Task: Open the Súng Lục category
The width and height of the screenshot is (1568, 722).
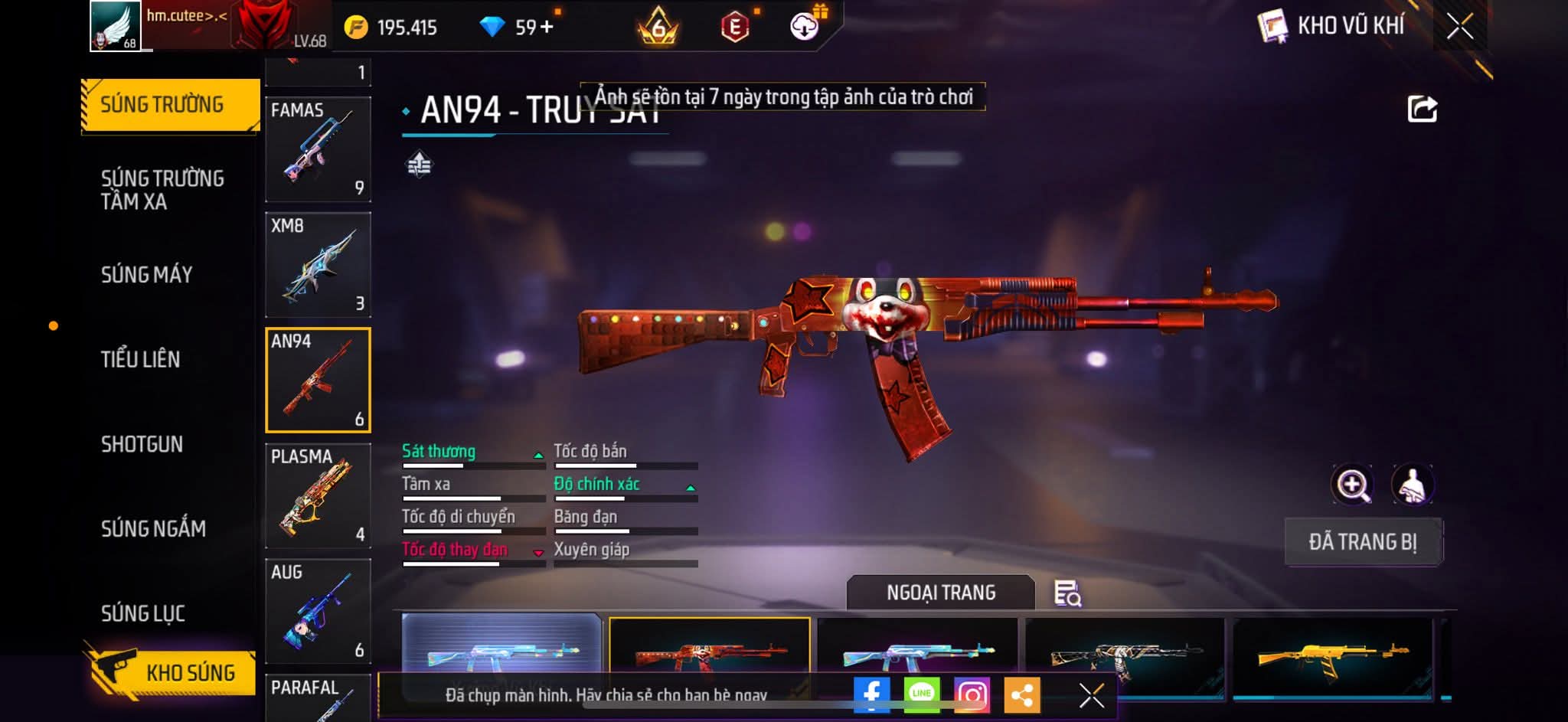Action: 143,613
